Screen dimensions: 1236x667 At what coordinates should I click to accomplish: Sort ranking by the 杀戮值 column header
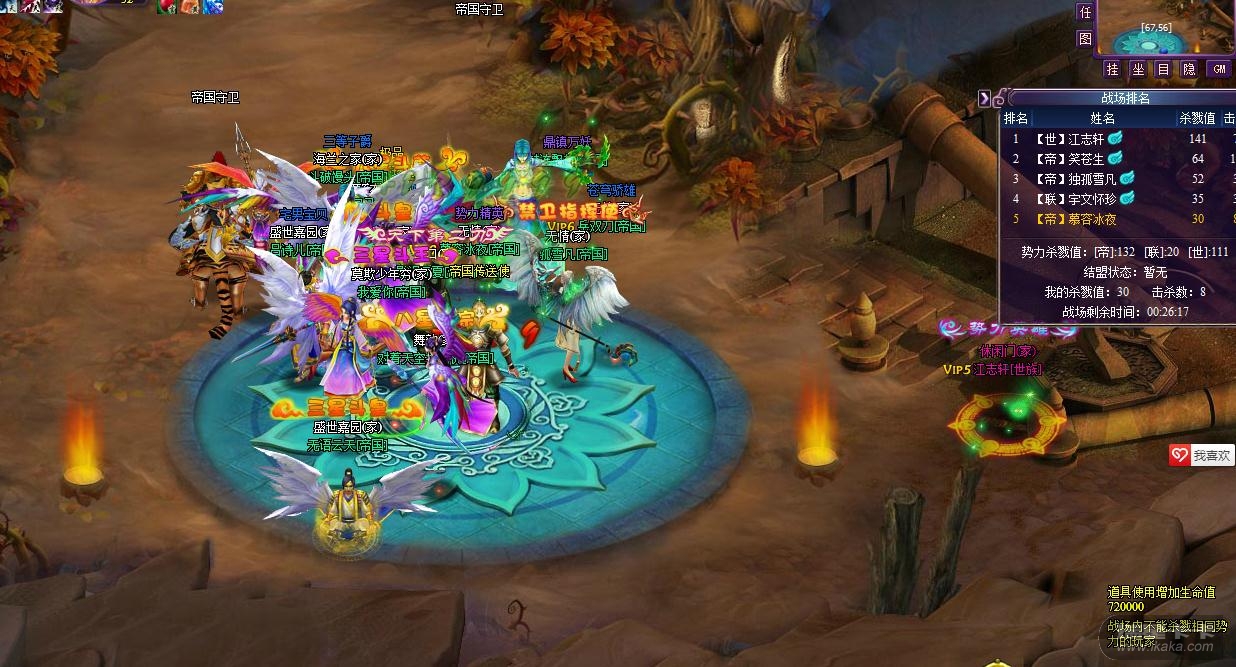click(1197, 118)
